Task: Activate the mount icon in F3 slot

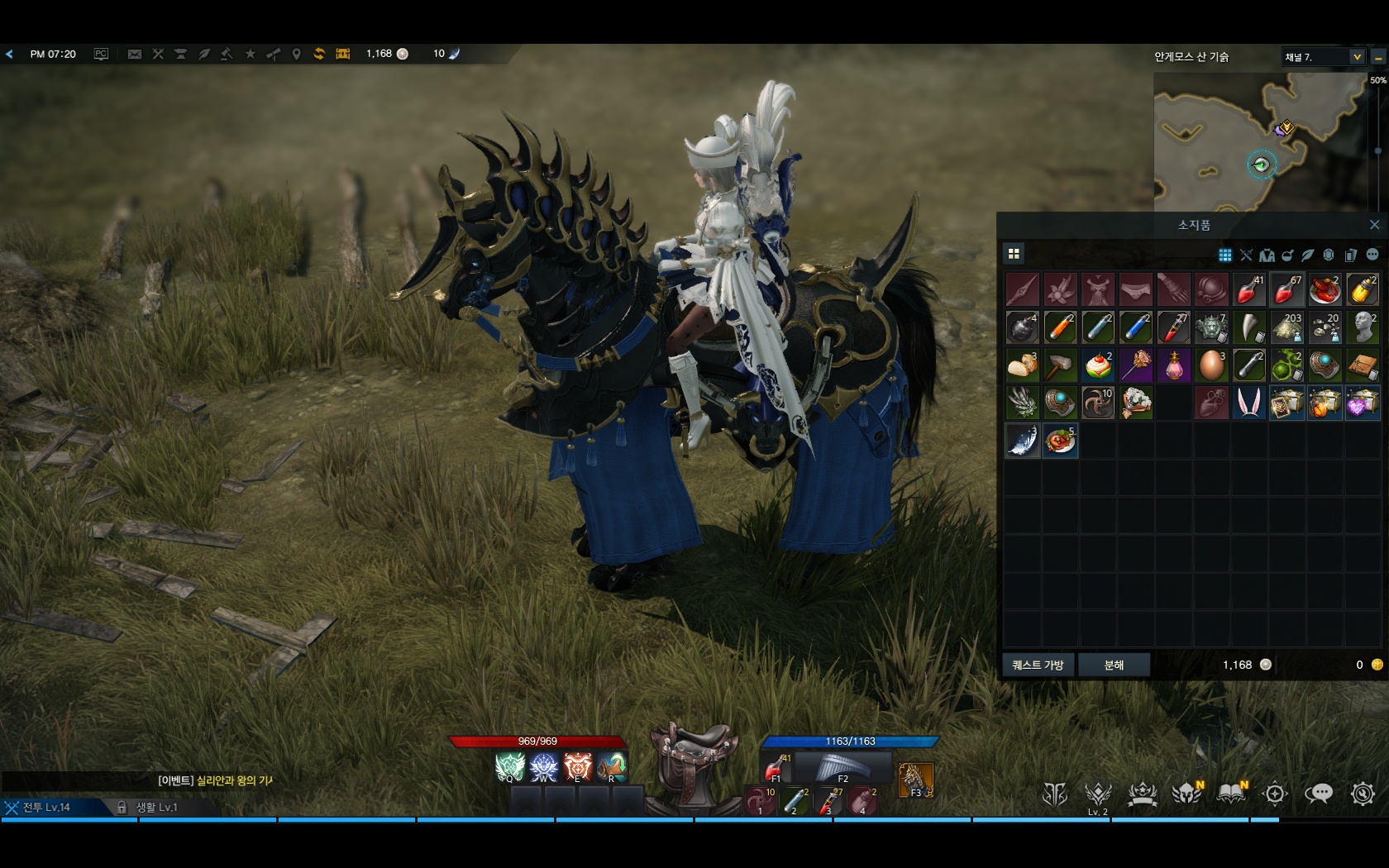Action: coord(916,780)
